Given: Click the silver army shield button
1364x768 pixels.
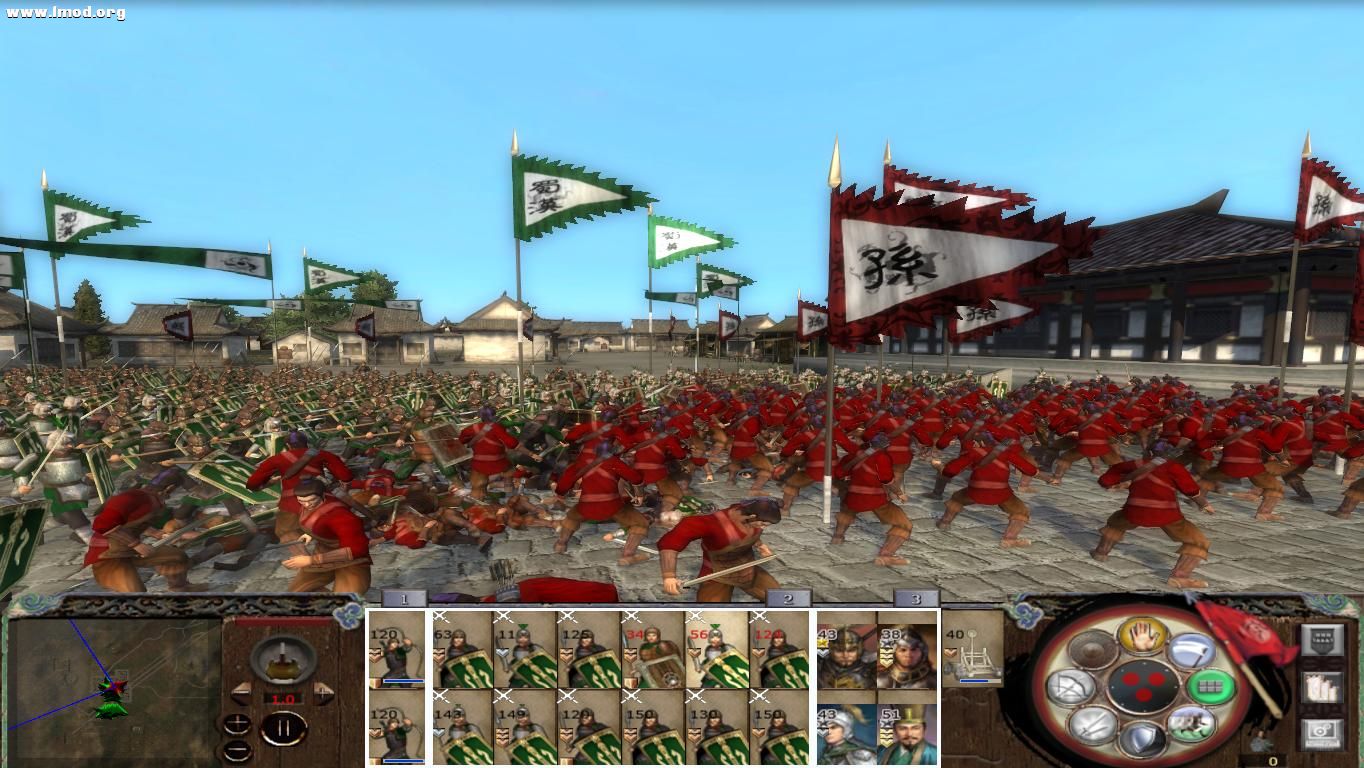Looking at the screenshot, I should [x=1323, y=640].
